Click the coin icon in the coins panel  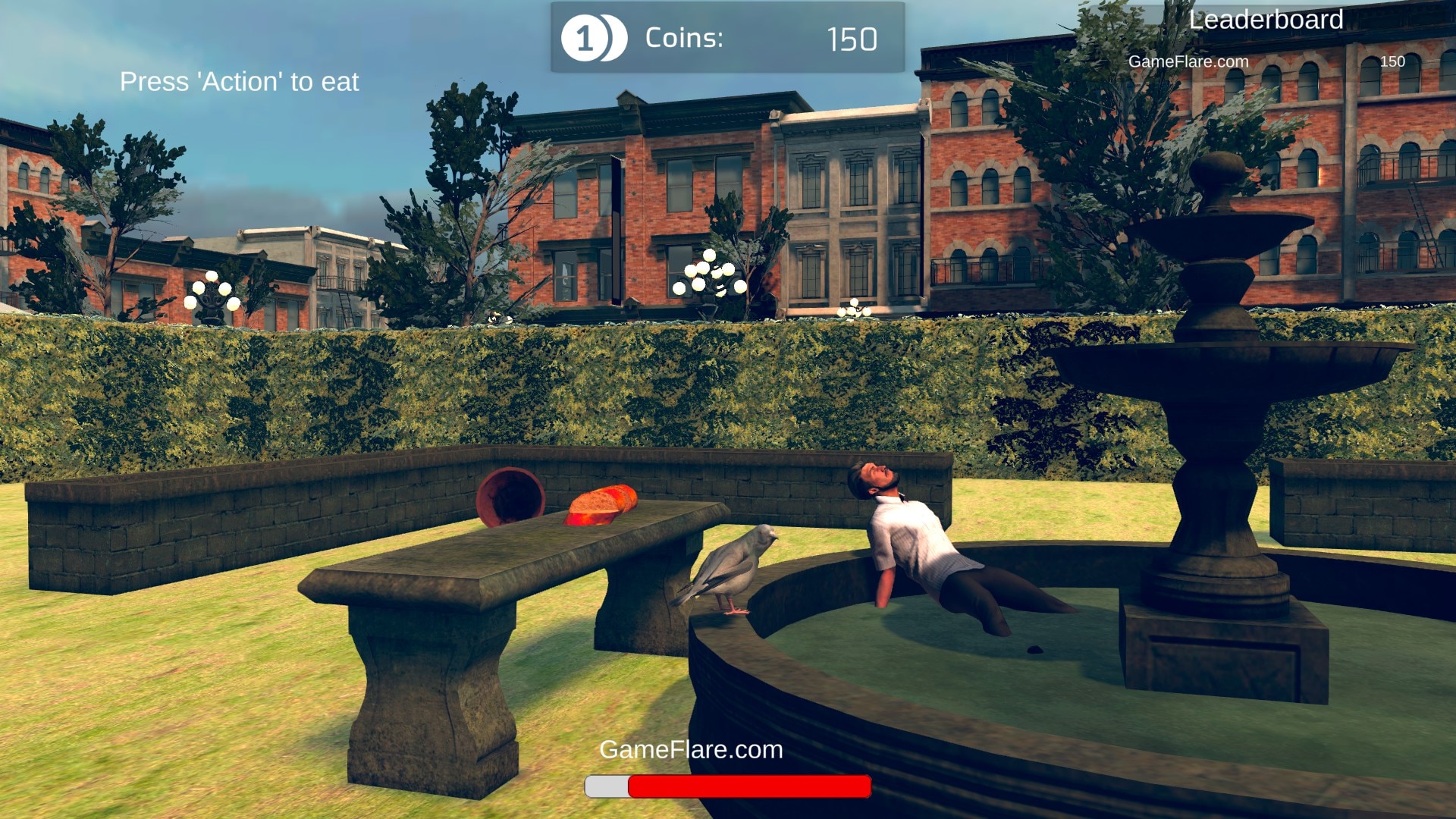pos(593,38)
